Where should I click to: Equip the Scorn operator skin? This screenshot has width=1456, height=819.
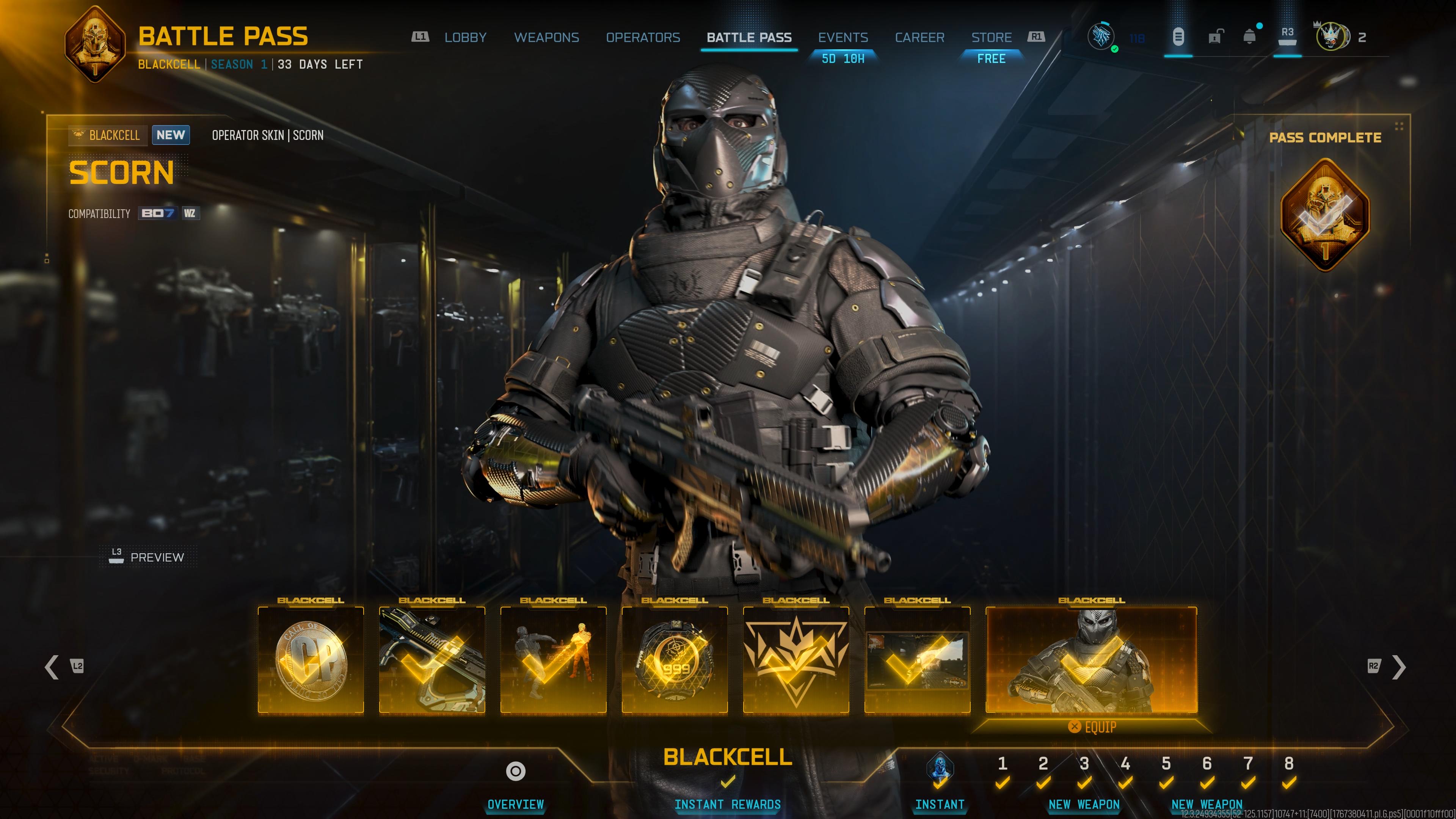(x=1092, y=727)
